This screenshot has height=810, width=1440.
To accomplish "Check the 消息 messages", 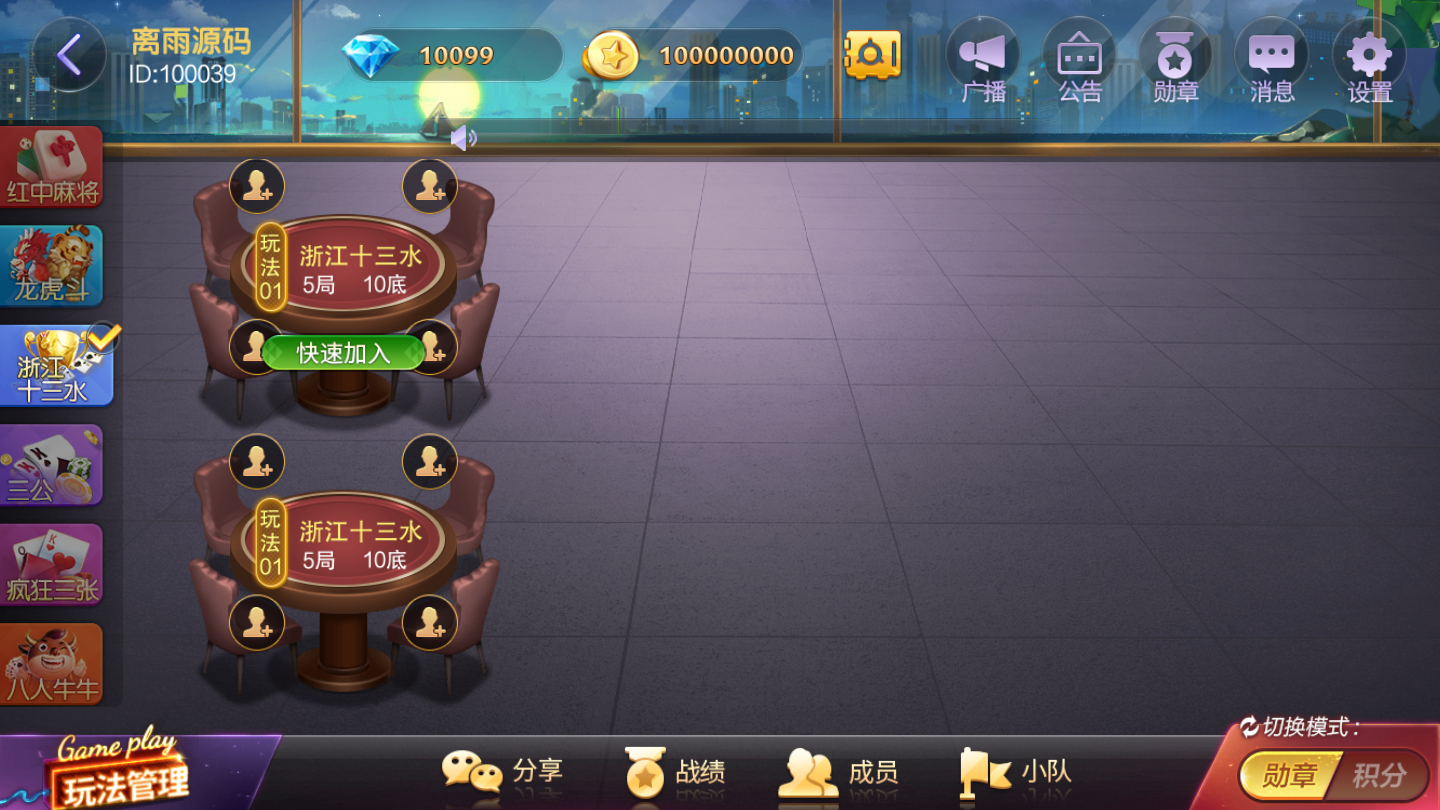I will point(1271,60).
